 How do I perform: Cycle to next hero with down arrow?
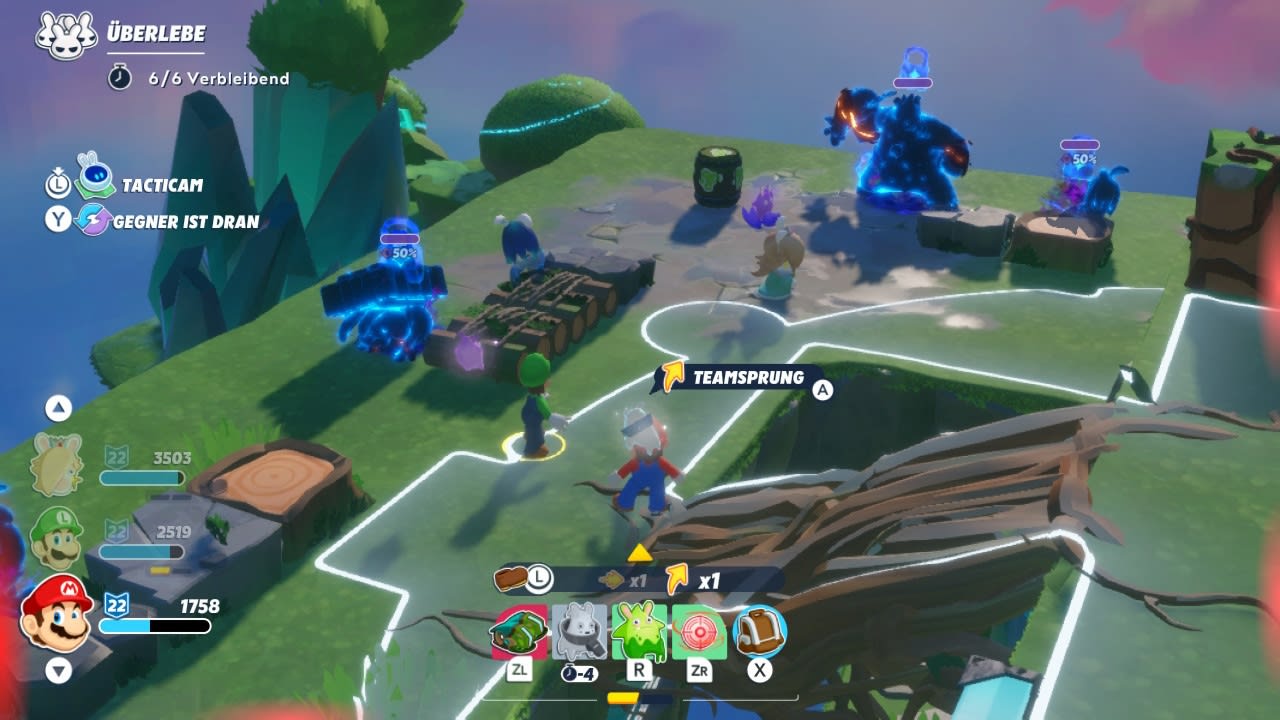[58, 670]
